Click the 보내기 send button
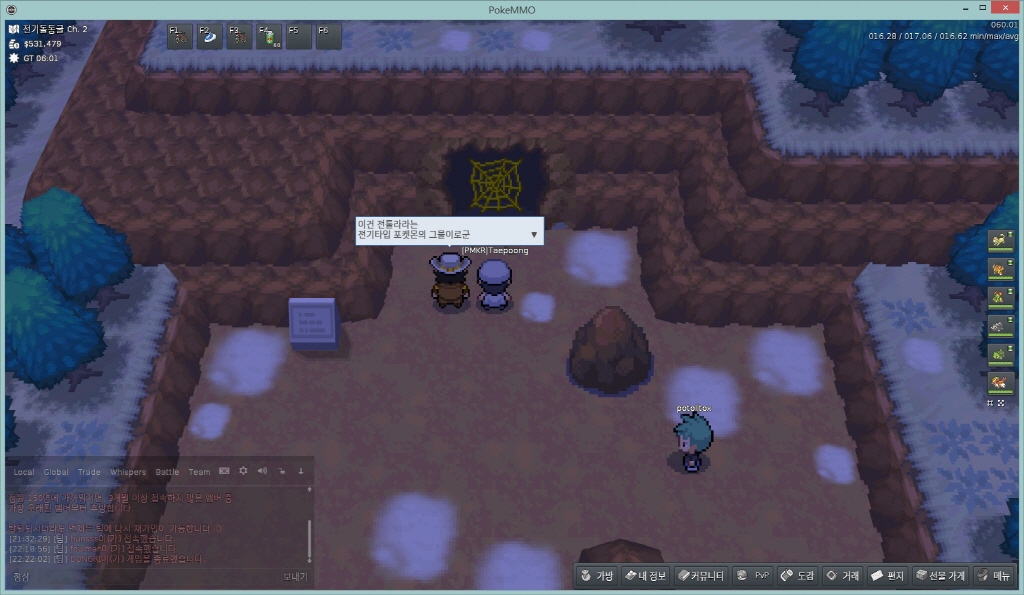Image resolution: width=1024 pixels, height=595 pixels. (x=295, y=577)
